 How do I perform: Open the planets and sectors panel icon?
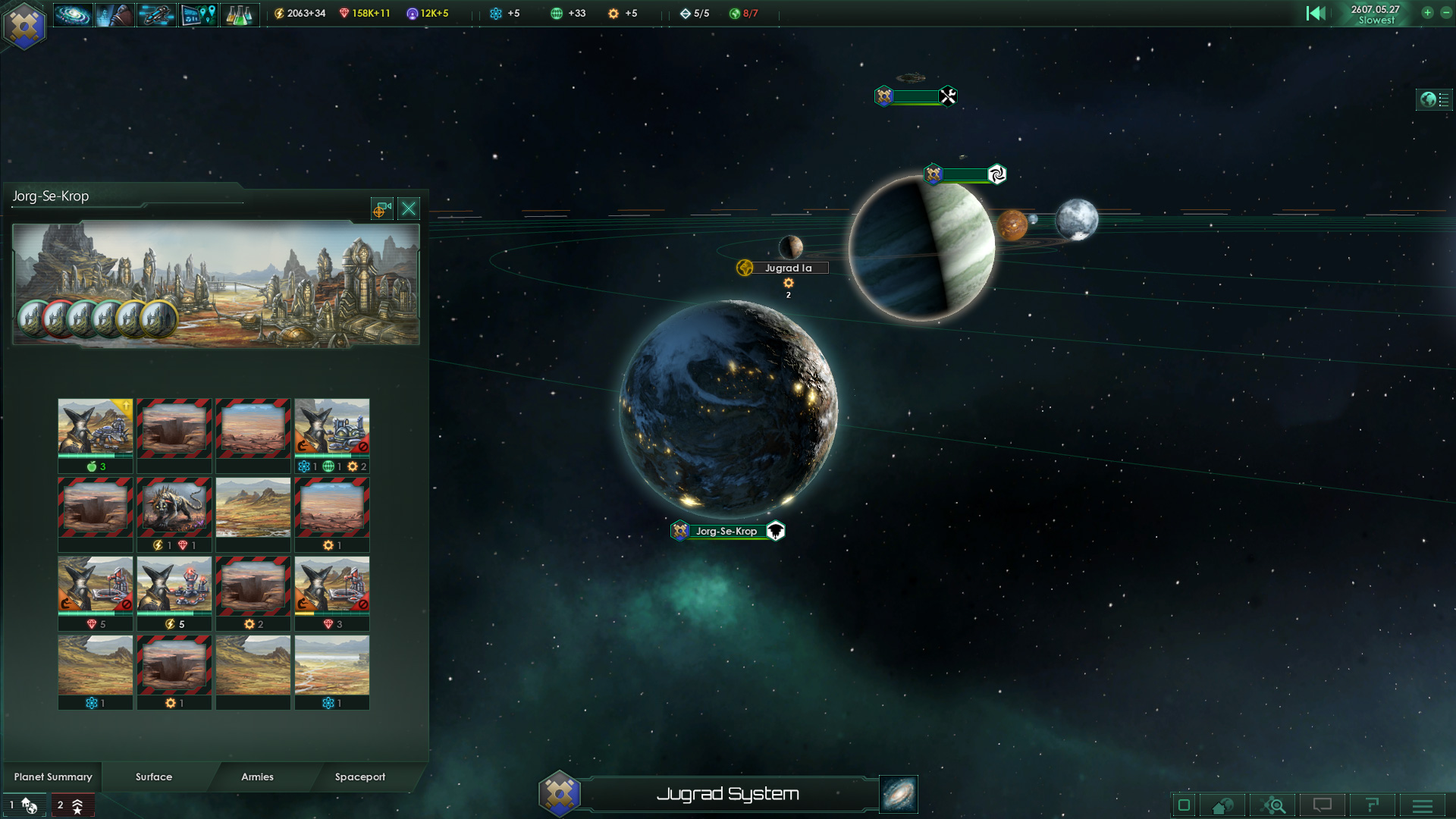198,13
